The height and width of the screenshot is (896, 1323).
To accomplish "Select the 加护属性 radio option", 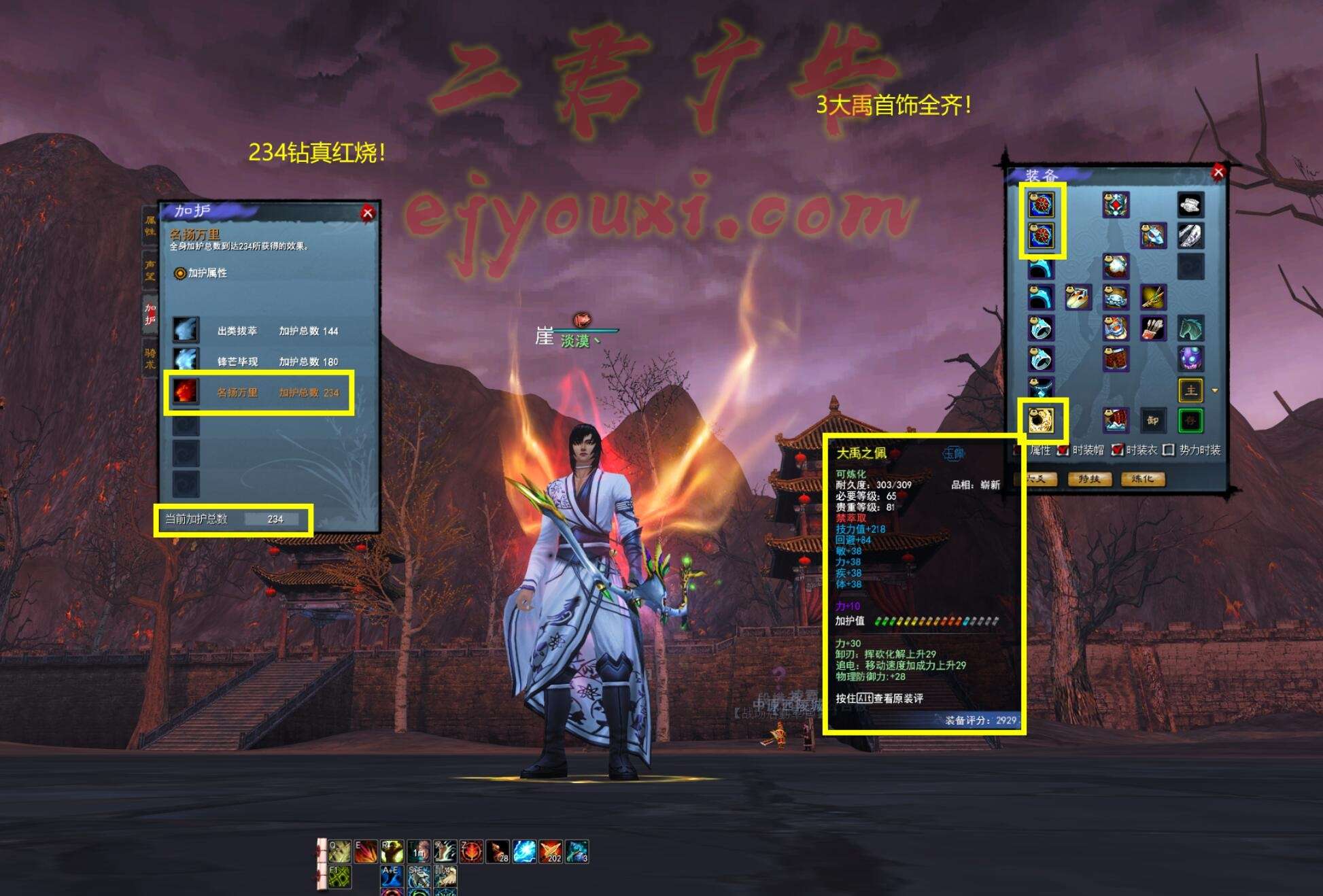I will 180,273.
